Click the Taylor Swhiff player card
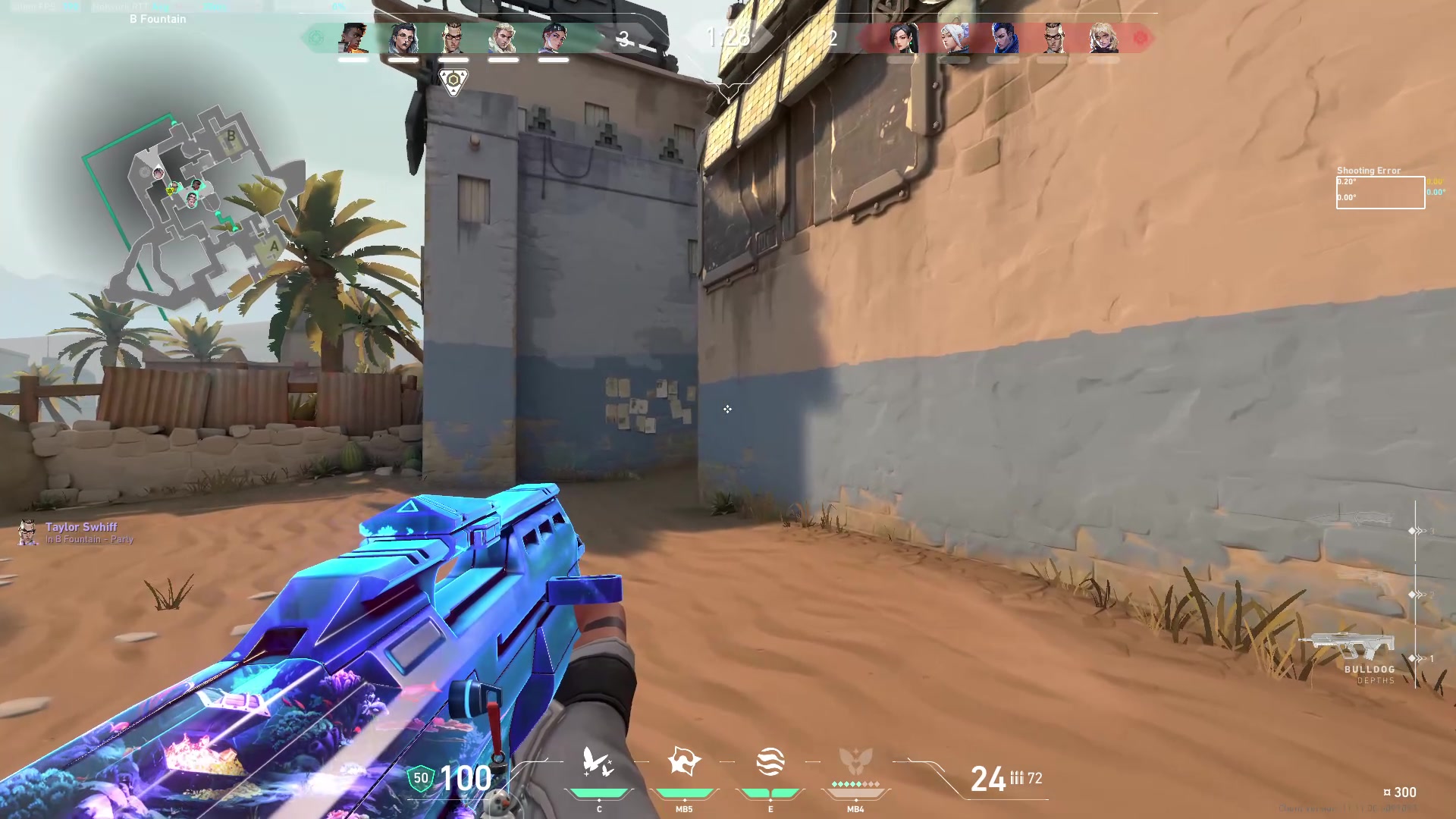1456x819 pixels. point(76,532)
